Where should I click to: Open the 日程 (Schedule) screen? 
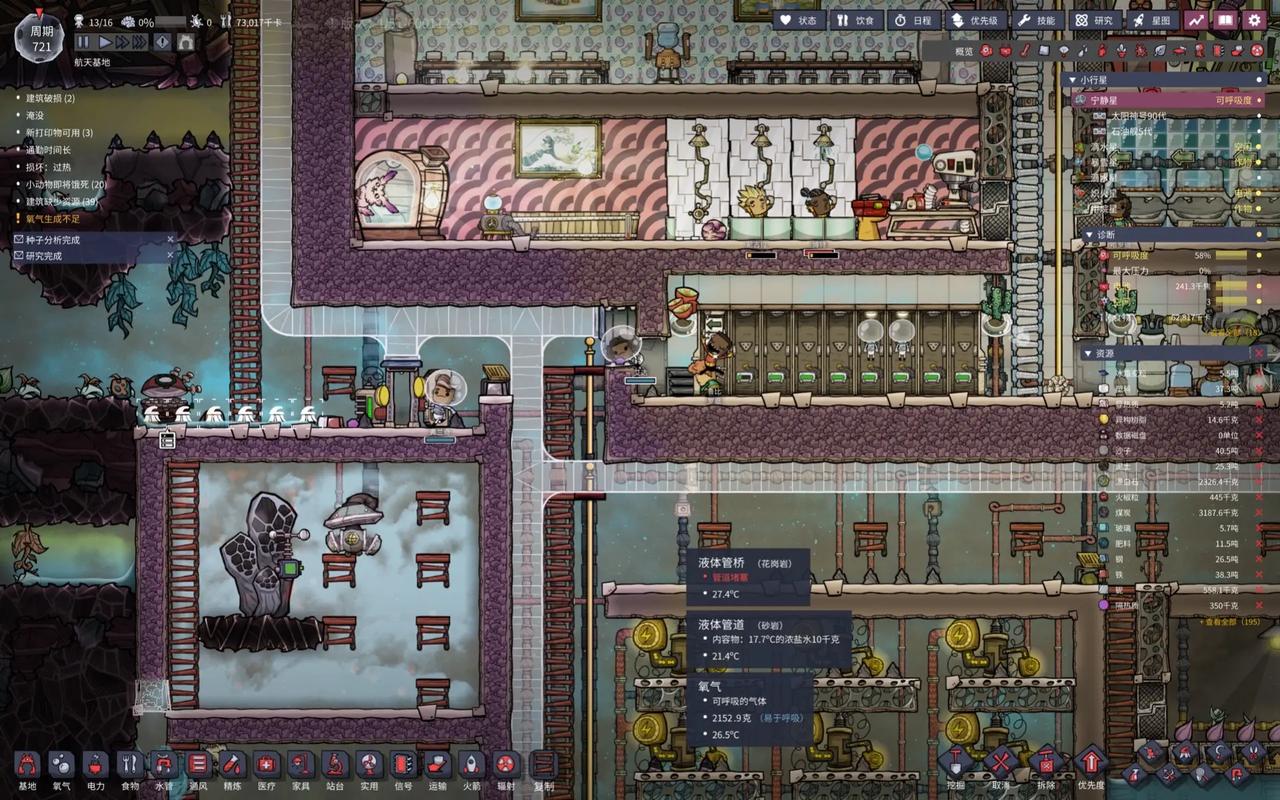pos(913,20)
